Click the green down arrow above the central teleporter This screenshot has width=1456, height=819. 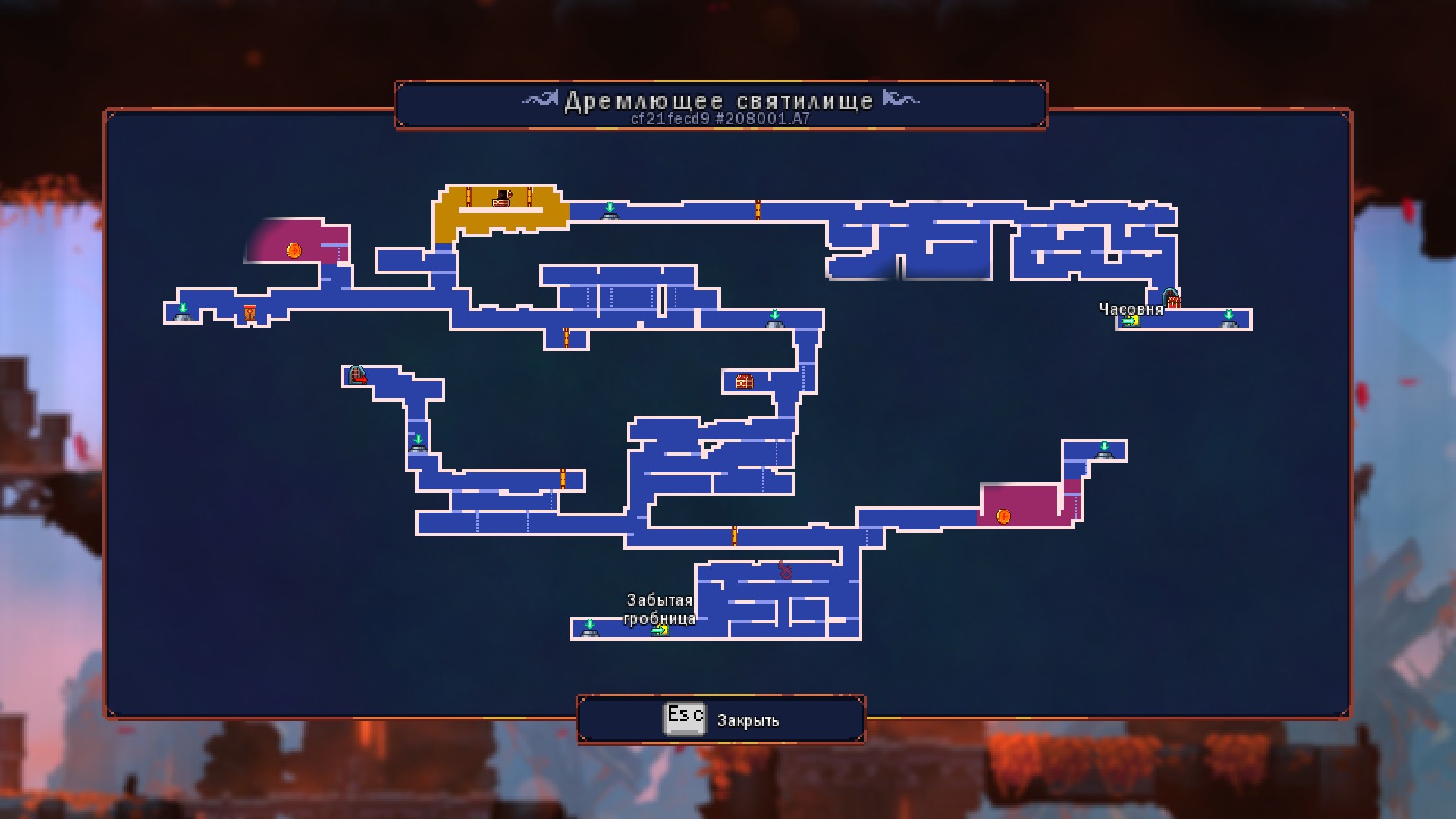(774, 312)
